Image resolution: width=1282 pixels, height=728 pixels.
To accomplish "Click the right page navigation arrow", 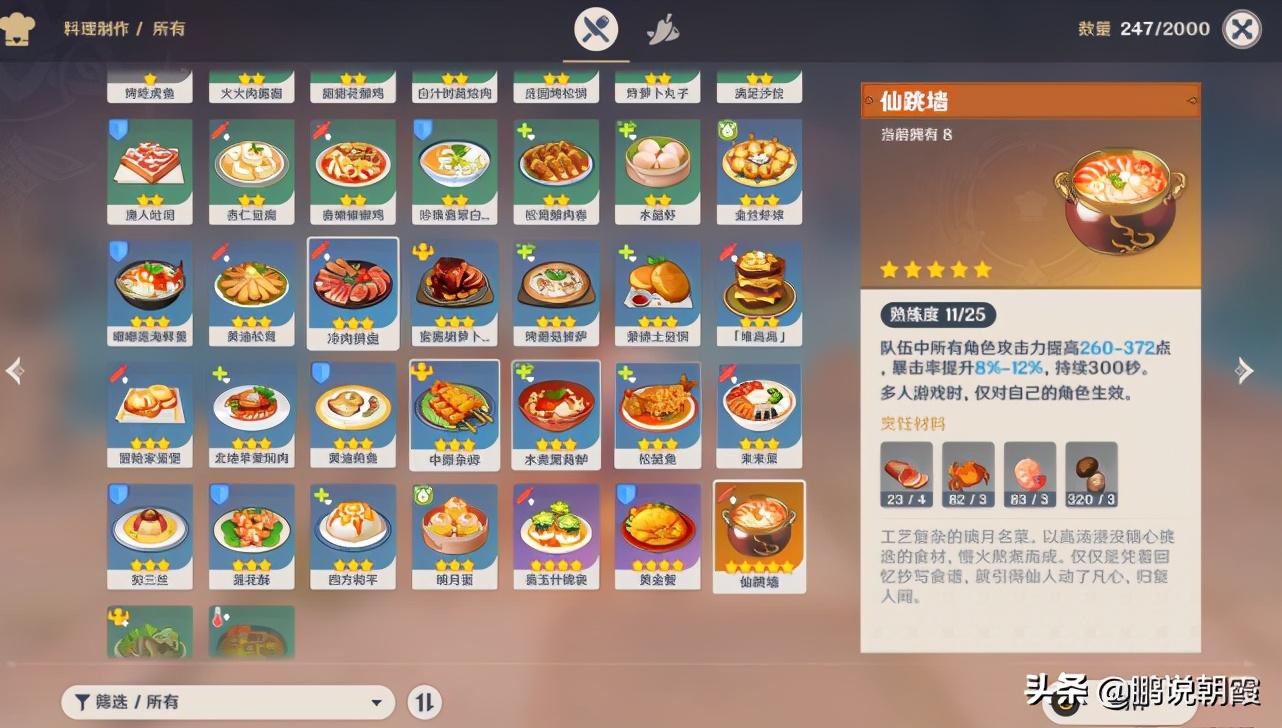I will (x=1246, y=370).
